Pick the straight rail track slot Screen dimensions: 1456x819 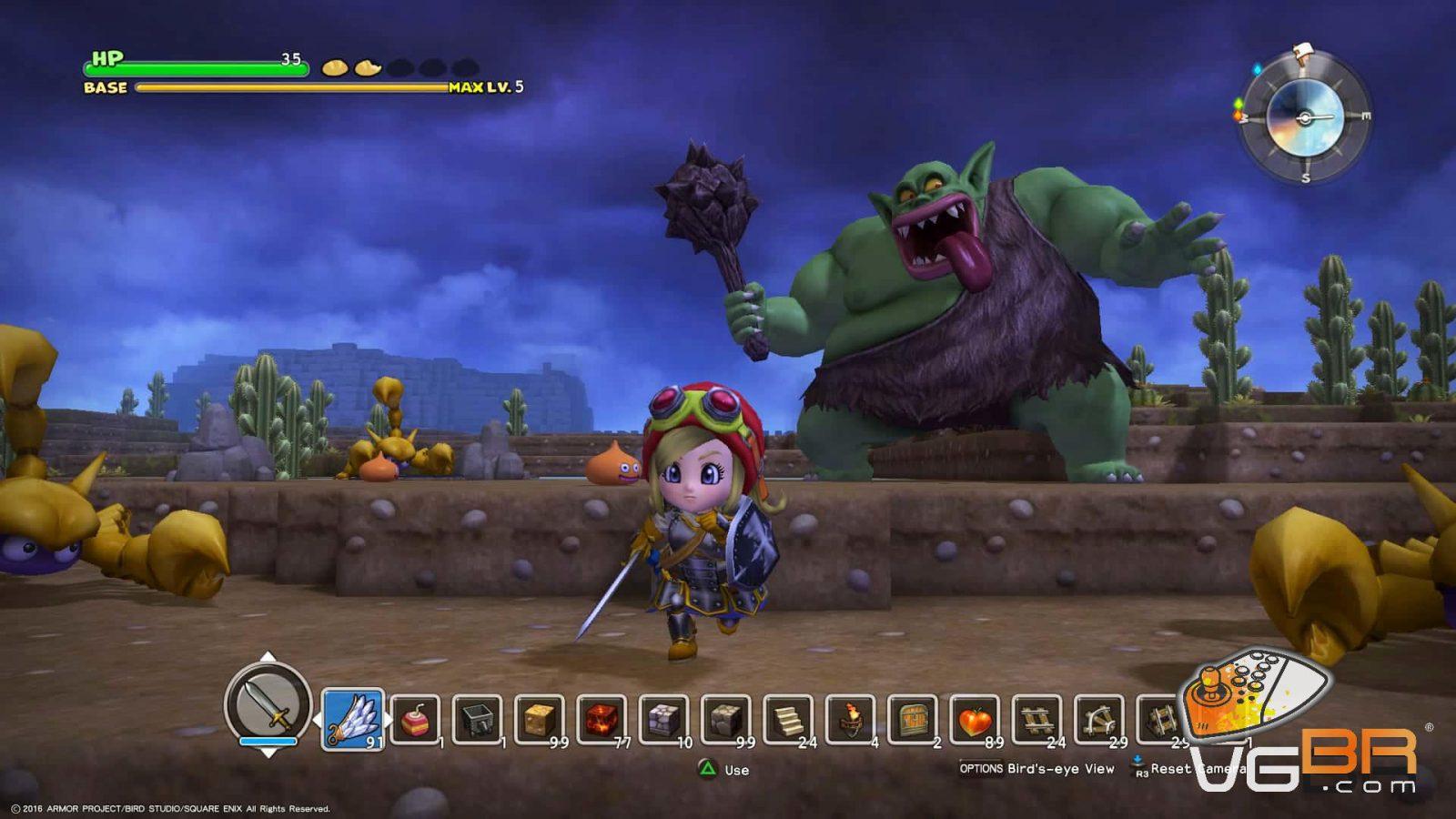pyautogui.click(x=1036, y=720)
